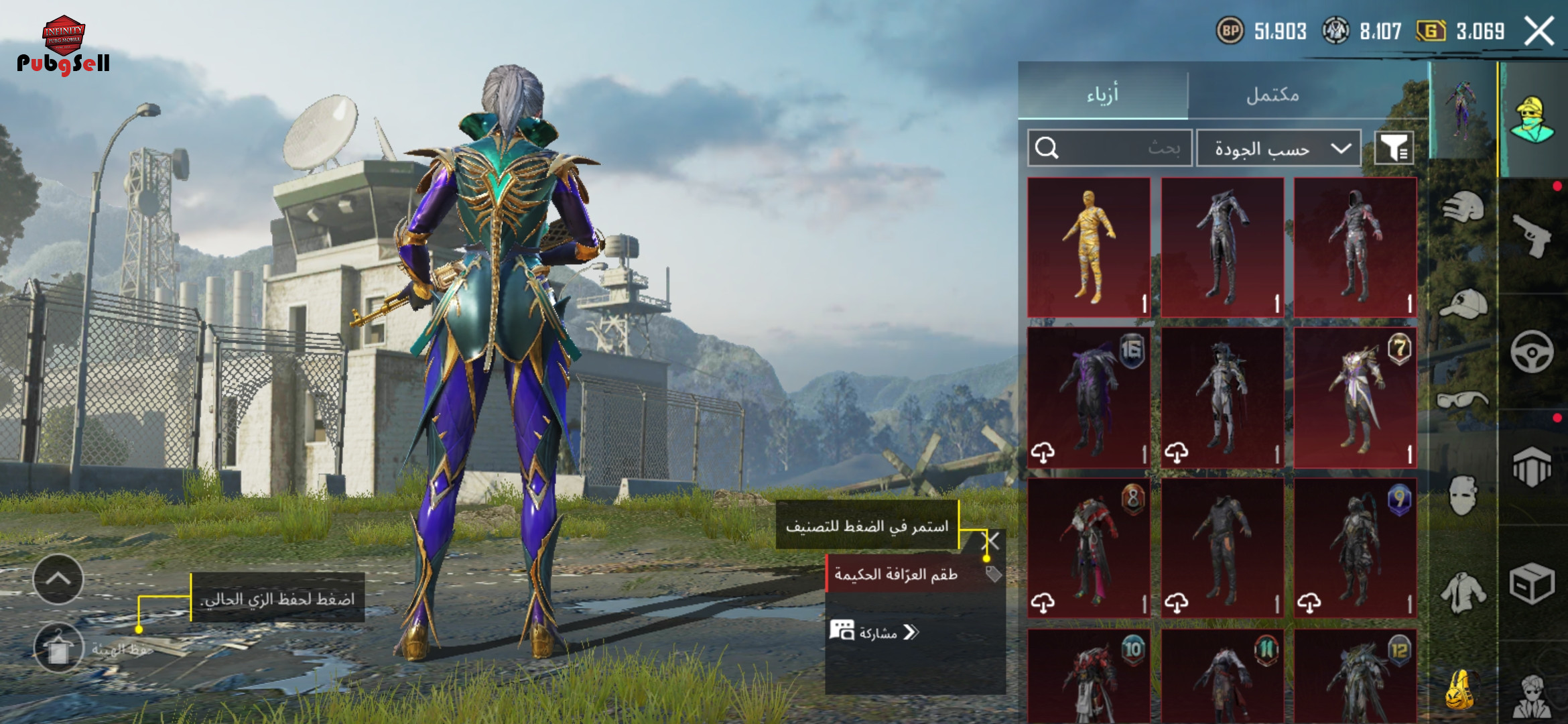This screenshot has width=1568, height=724.
Task: Open the حسب الجودة sort dropdown
Action: pos(1279,148)
